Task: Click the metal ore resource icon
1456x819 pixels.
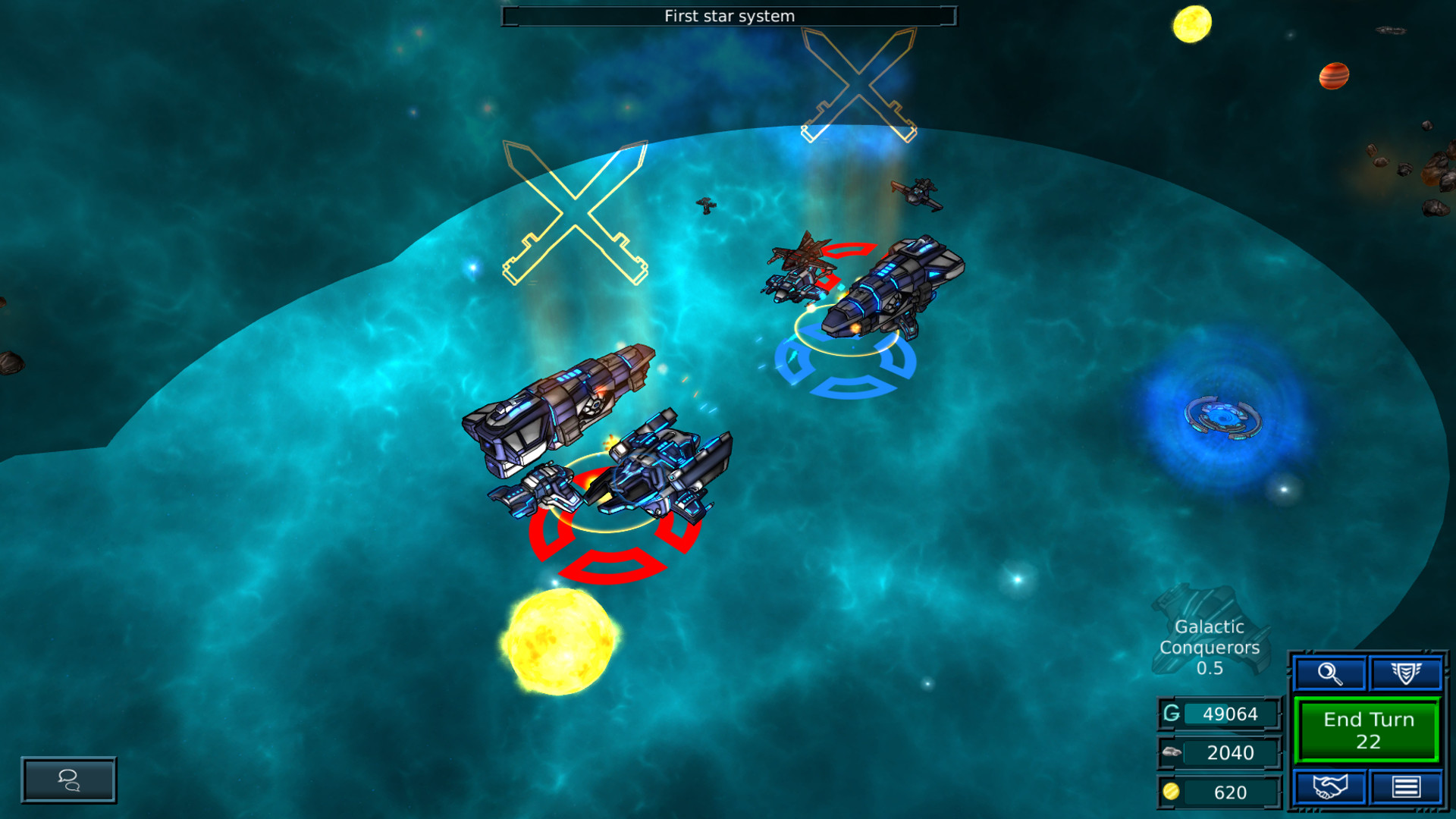Action: [1171, 752]
